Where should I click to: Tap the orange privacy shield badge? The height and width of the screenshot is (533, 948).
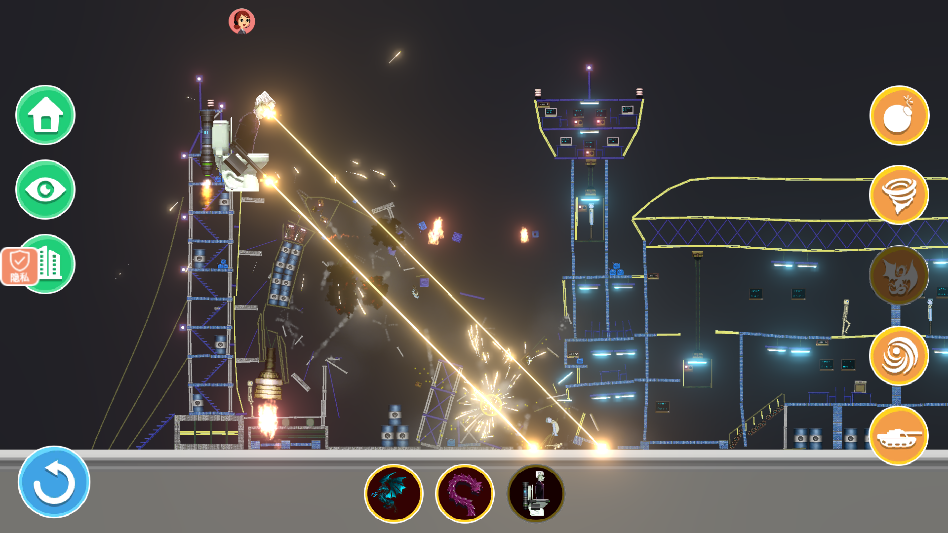tap(19, 266)
